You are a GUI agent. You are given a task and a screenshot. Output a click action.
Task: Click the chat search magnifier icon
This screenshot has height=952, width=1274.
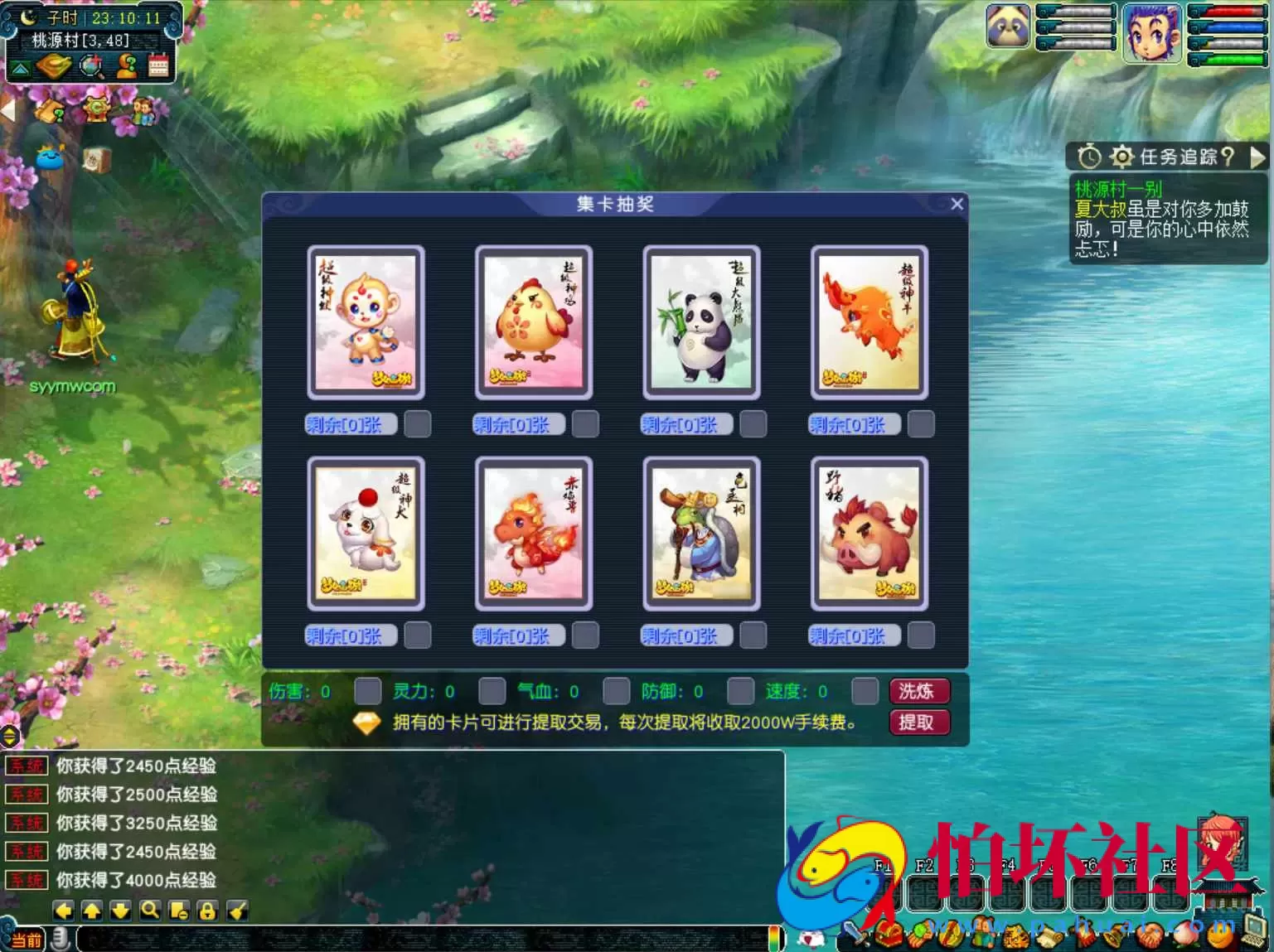coord(150,911)
